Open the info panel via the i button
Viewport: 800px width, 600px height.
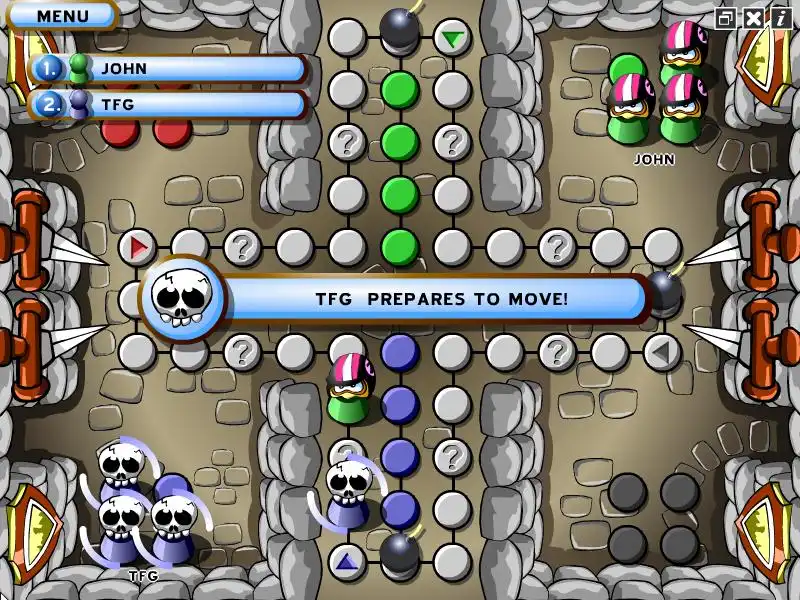point(780,18)
